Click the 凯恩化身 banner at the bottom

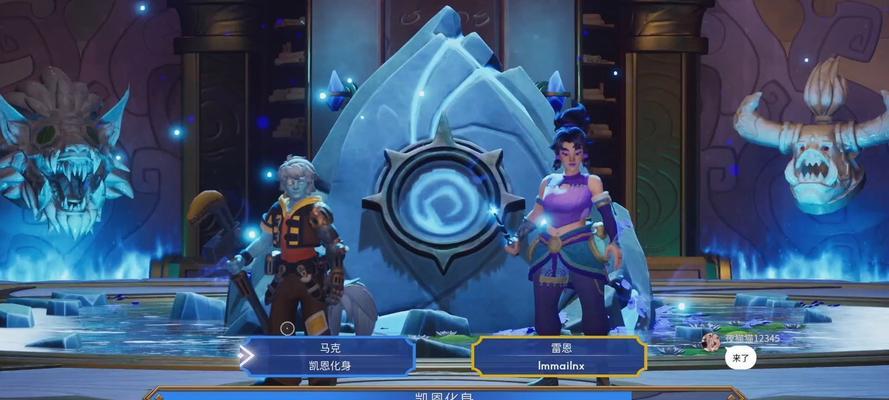coord(443,395)
